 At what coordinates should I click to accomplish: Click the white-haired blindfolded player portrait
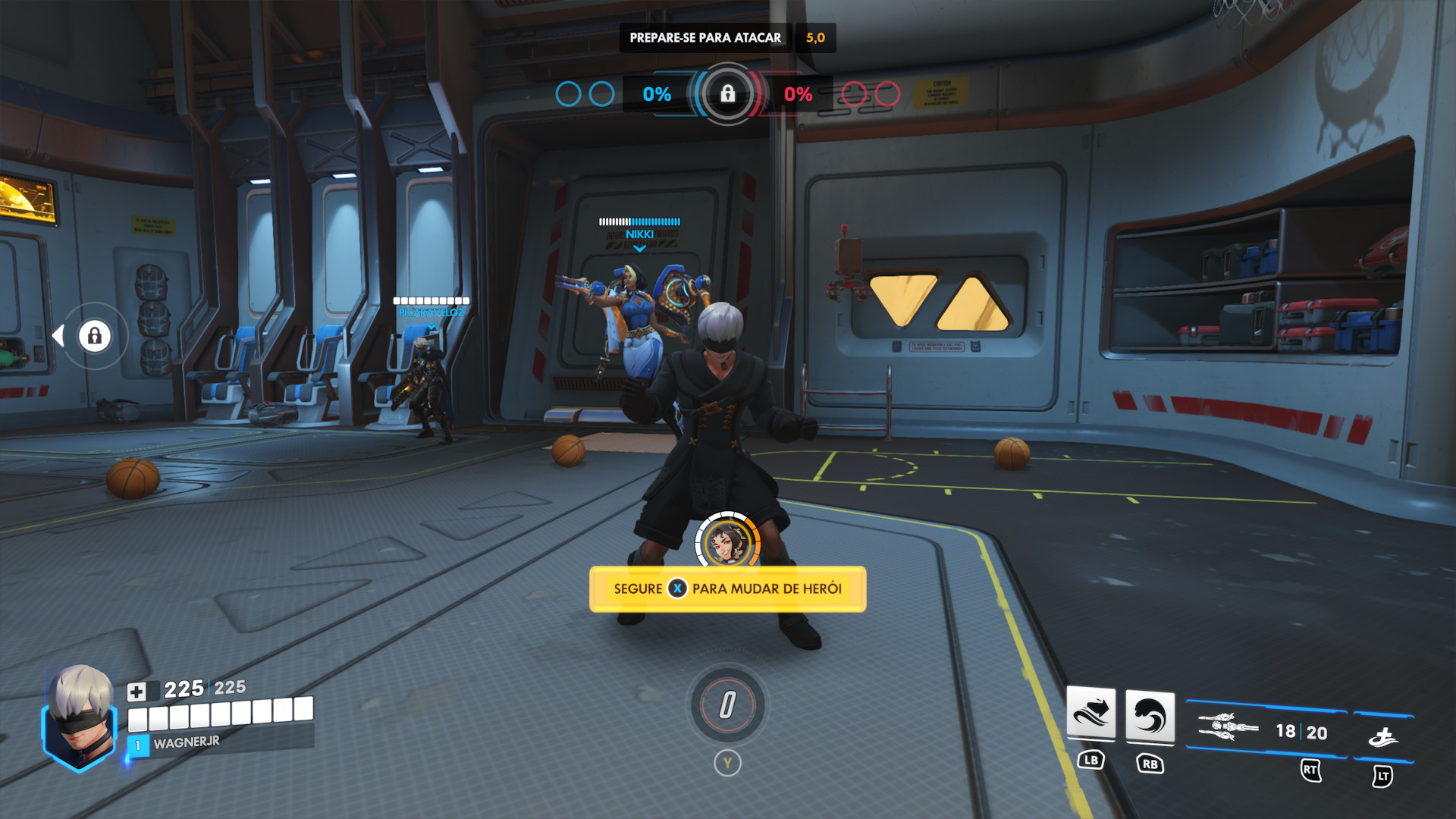pyautogui.click(x=80, y=717)
